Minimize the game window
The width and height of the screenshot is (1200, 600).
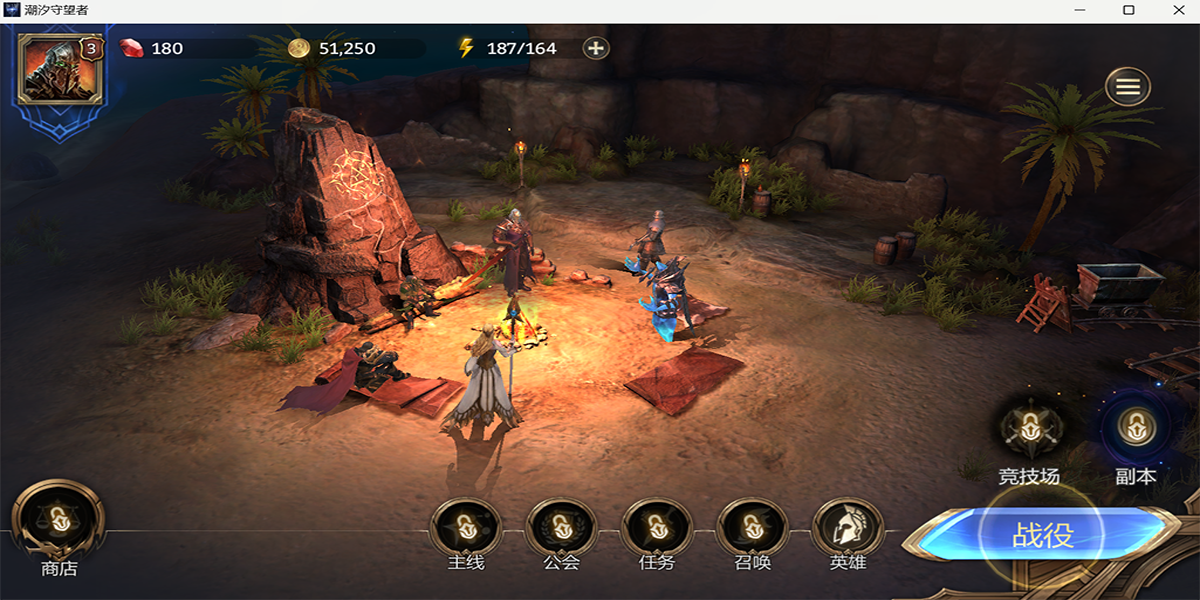click(1081, 10)
